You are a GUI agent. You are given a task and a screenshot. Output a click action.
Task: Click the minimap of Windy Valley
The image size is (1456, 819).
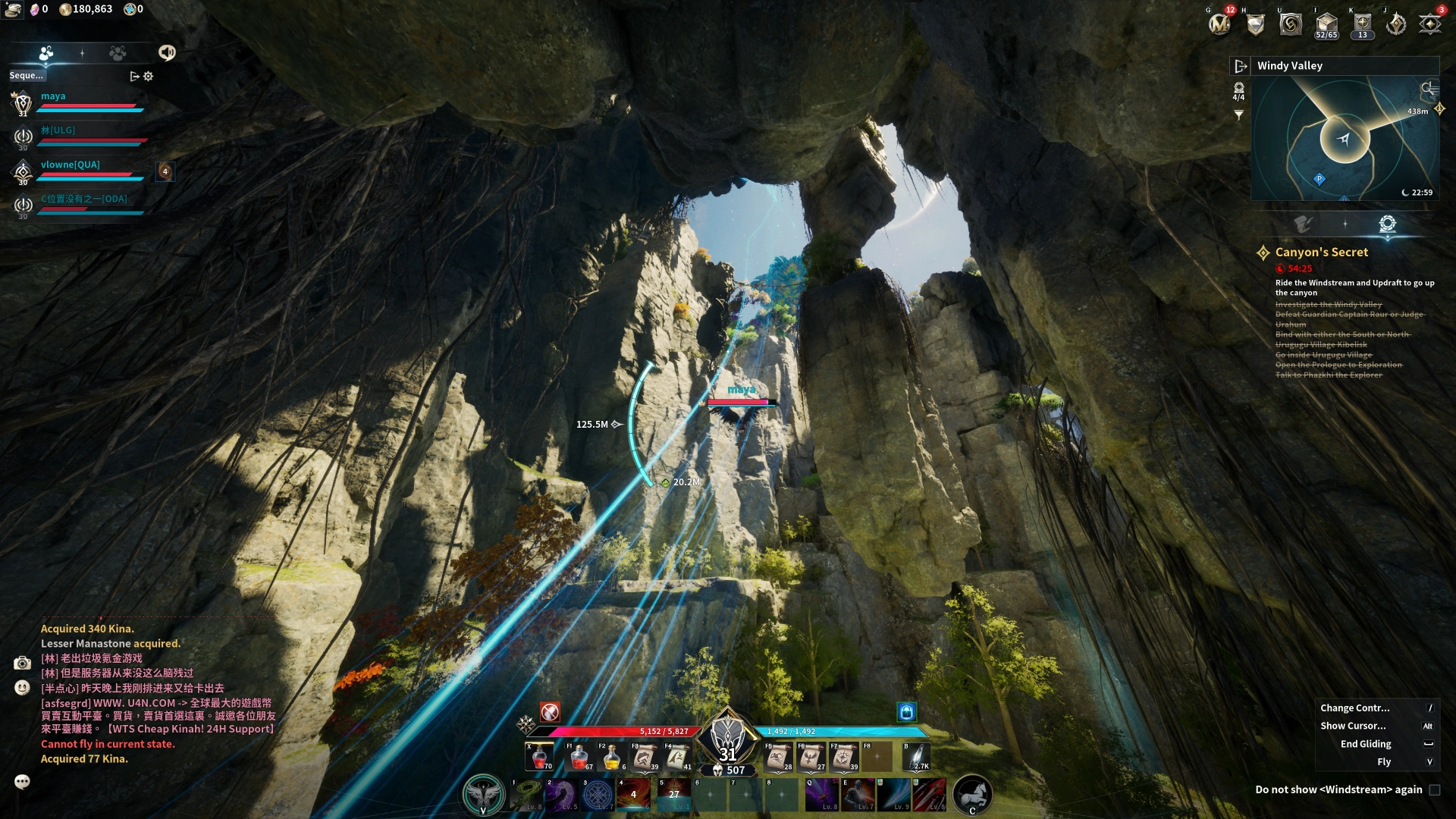click(1344, 139)
